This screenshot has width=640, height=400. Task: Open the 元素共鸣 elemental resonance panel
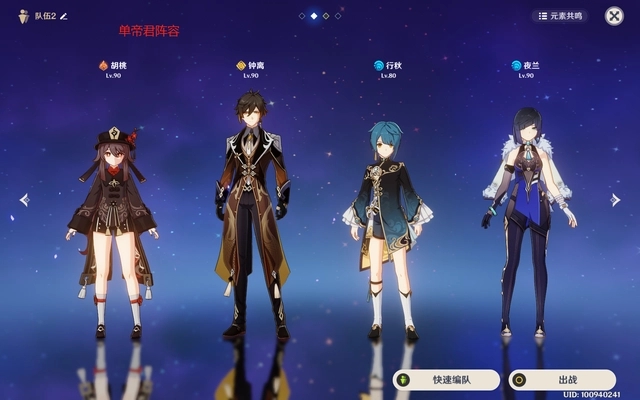[560, 16]
